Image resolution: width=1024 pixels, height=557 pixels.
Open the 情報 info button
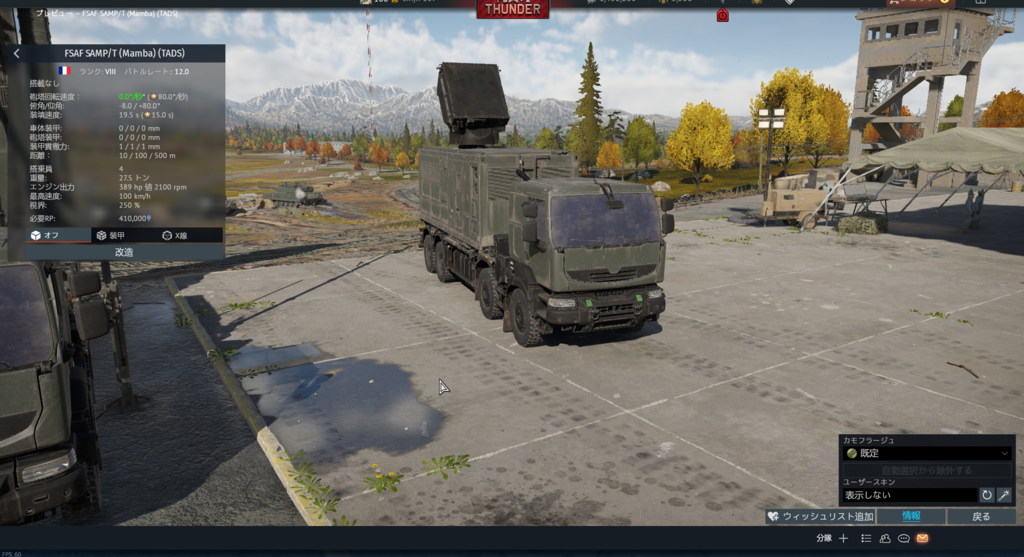pos(911,516)
